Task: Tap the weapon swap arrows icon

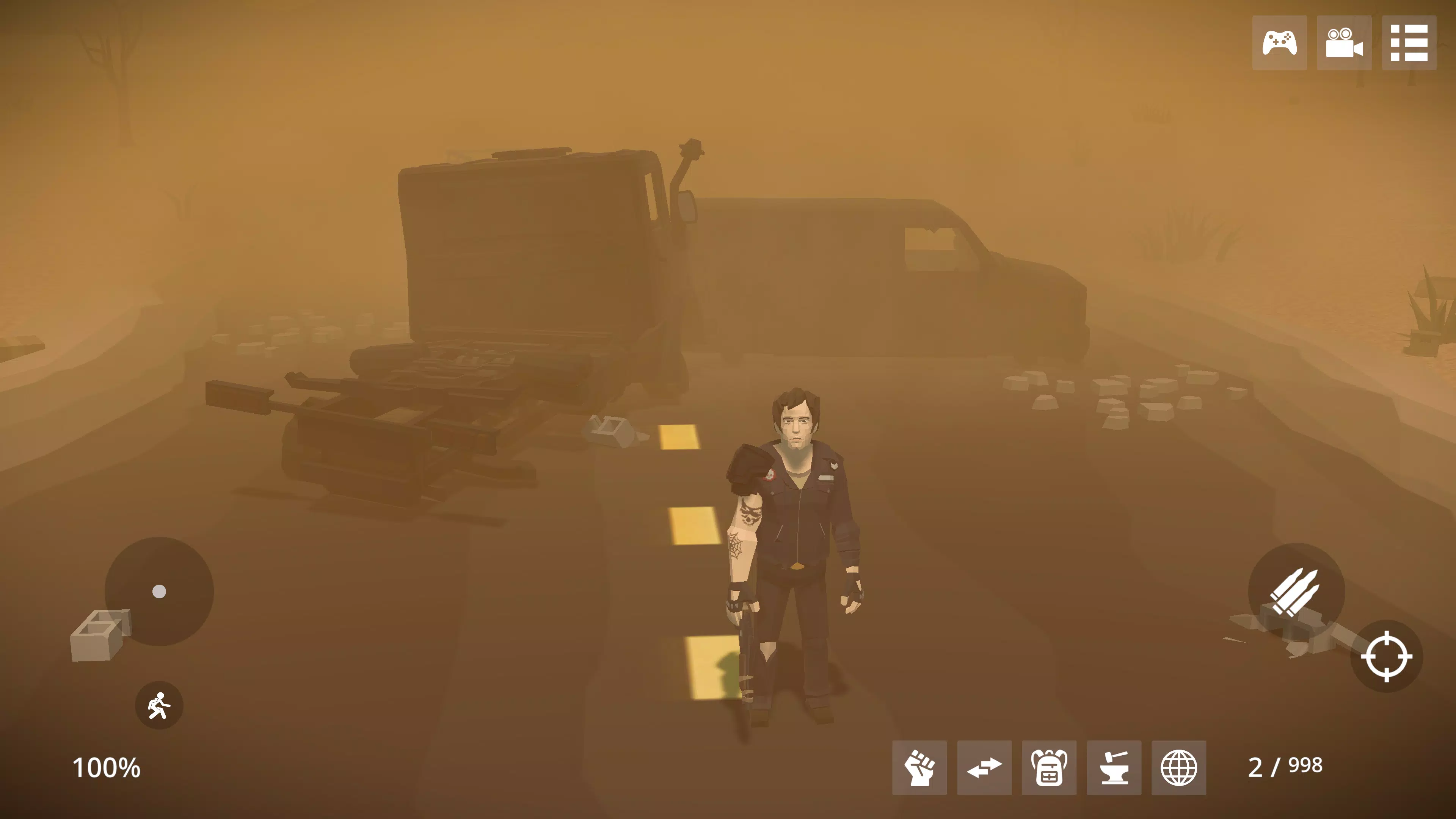Action: click(x=985, y=767)
